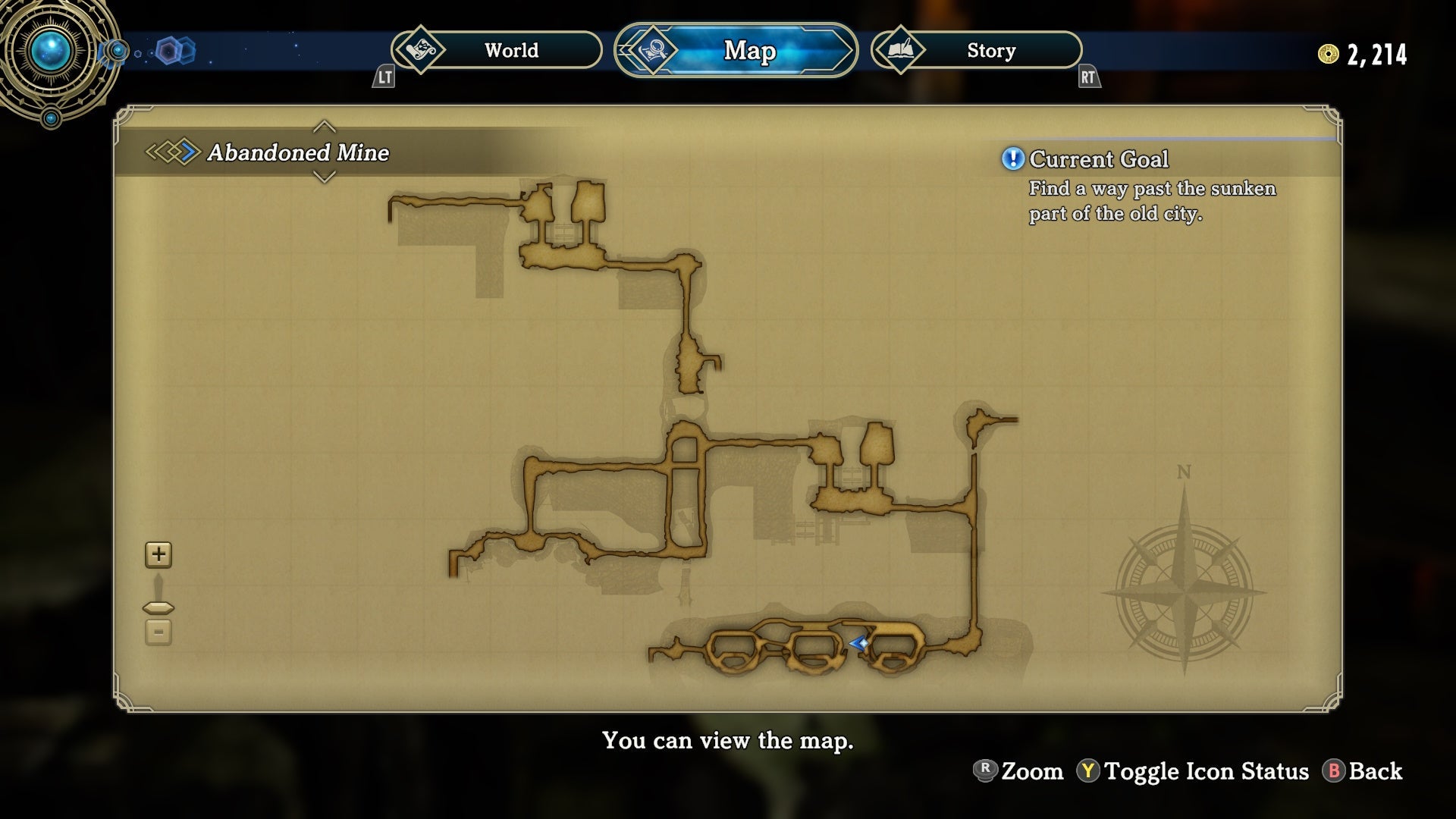This screenshot has height=819, width=1456.
Task: Switch to the World tab
Action: point(497,51)
